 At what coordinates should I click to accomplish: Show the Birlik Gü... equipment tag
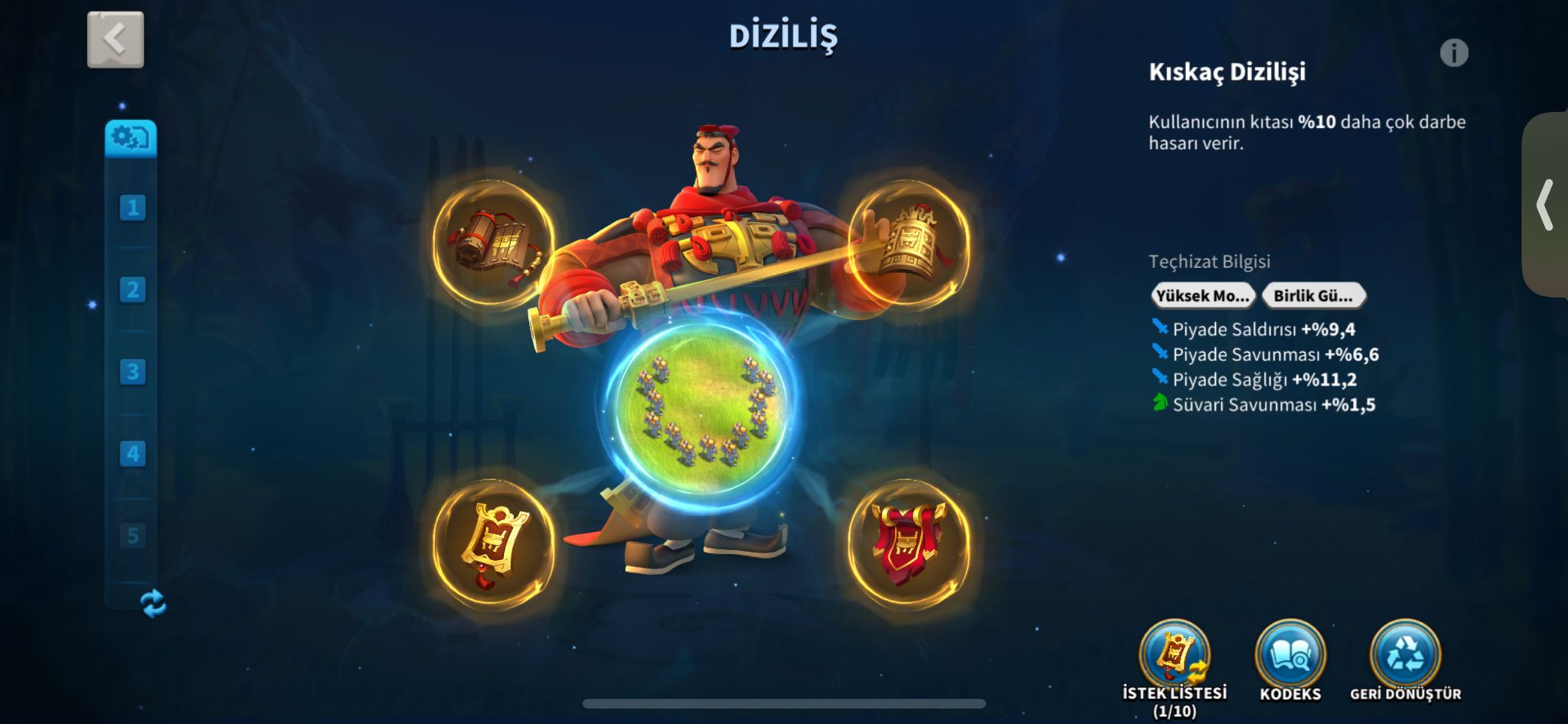(x=1313, y=295)
